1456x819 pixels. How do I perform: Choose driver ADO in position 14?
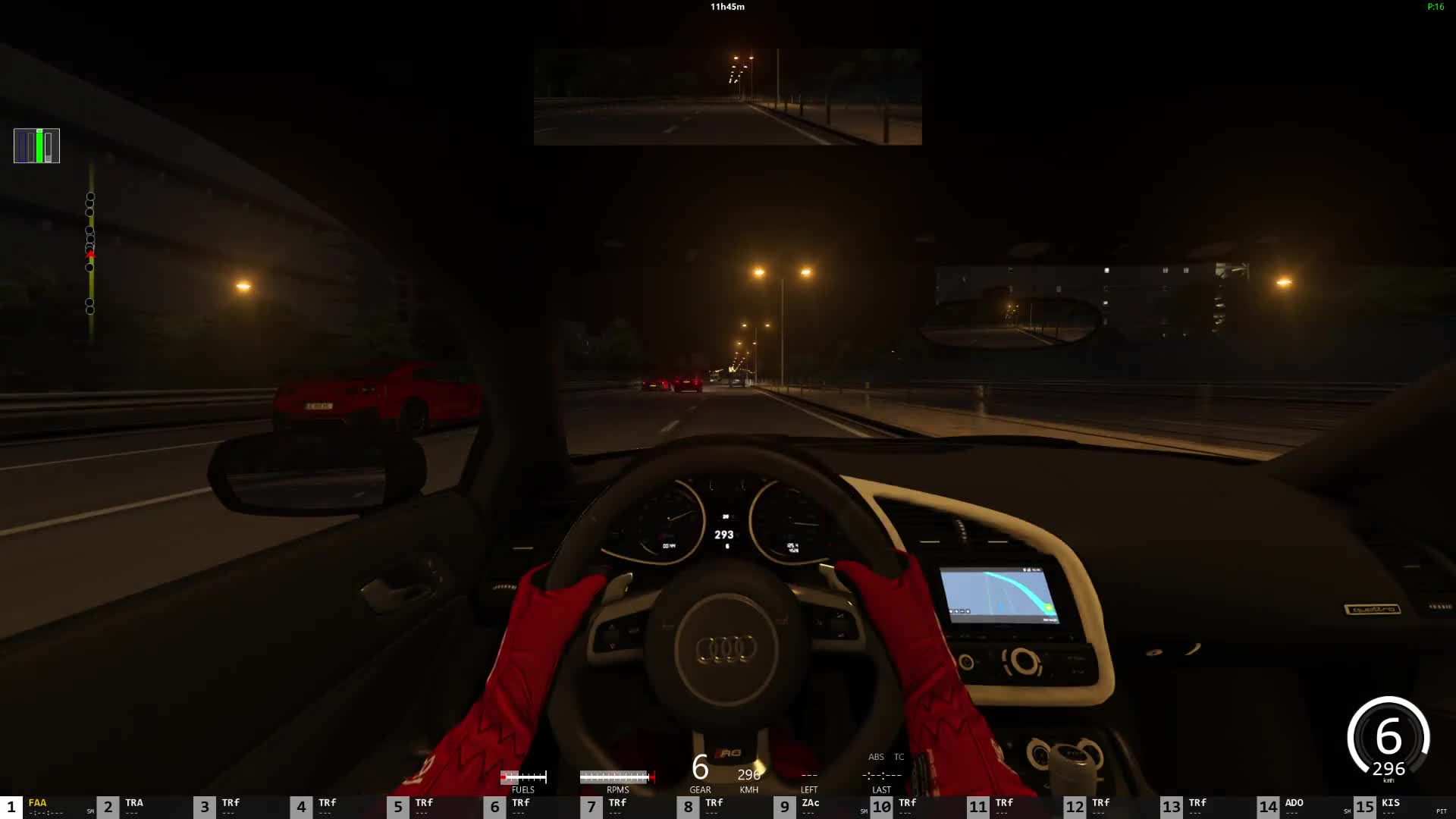(x=1294, y=807)
